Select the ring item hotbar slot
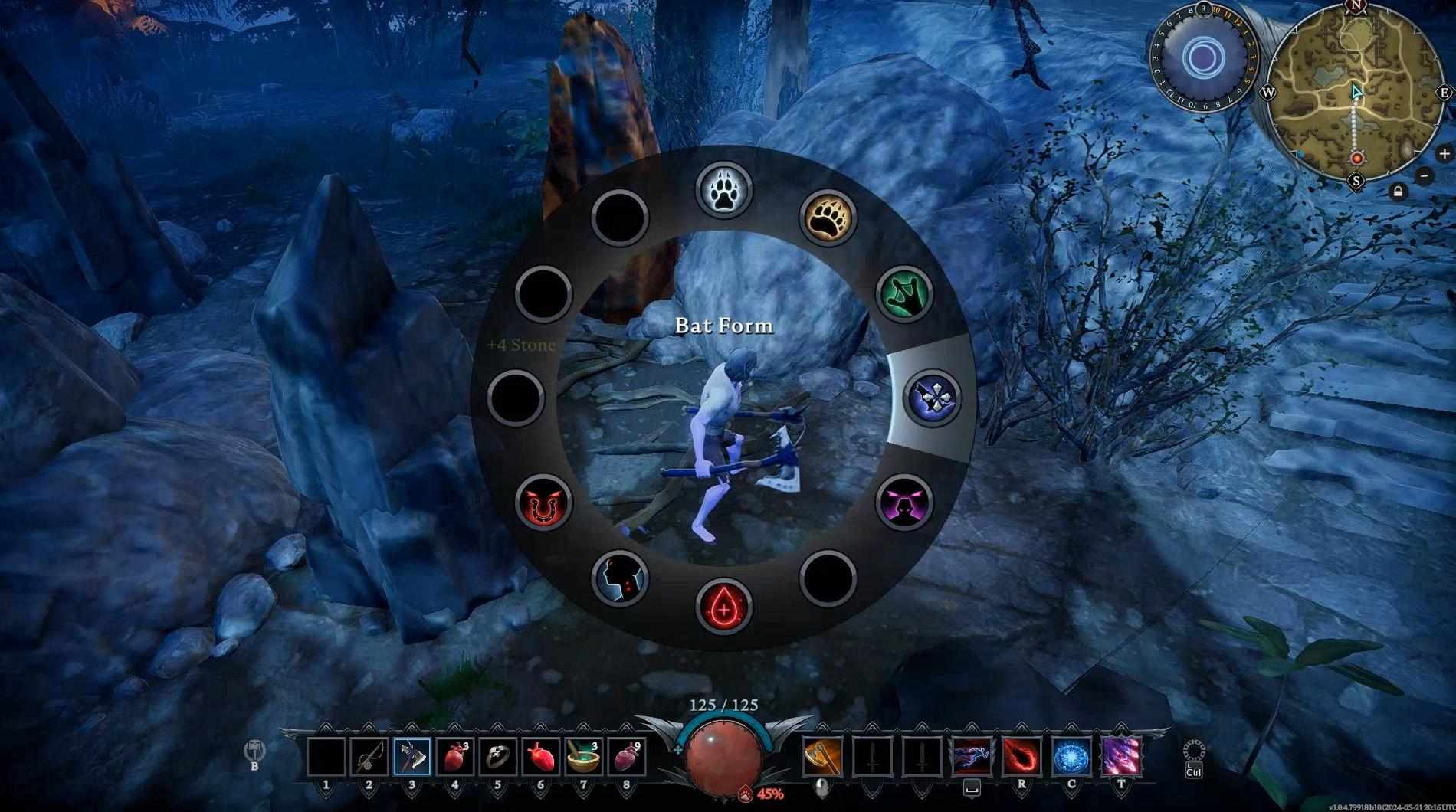 (498, 758)
